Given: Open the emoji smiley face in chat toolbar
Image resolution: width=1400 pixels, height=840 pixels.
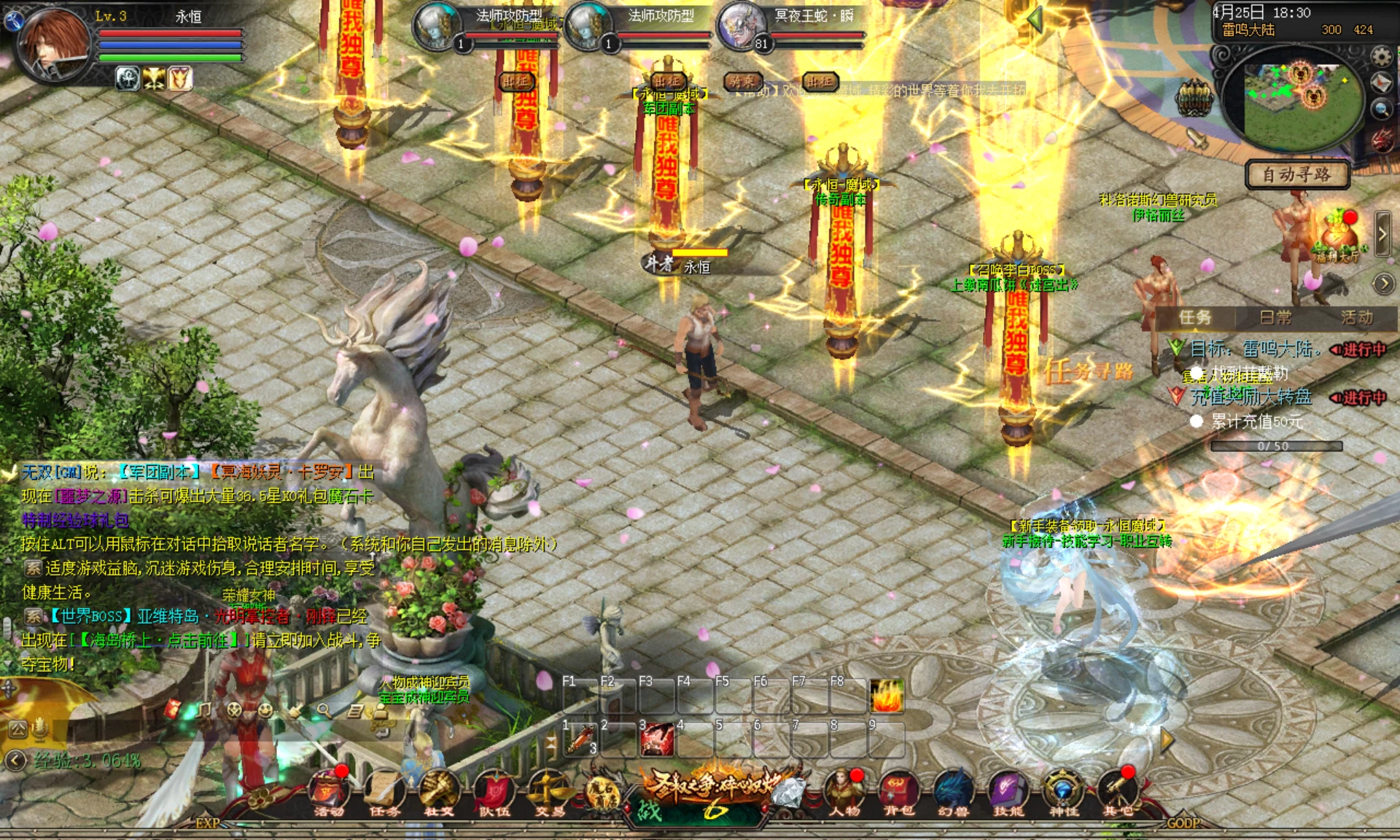Looking at the screenshot, I should coord(265,709).
